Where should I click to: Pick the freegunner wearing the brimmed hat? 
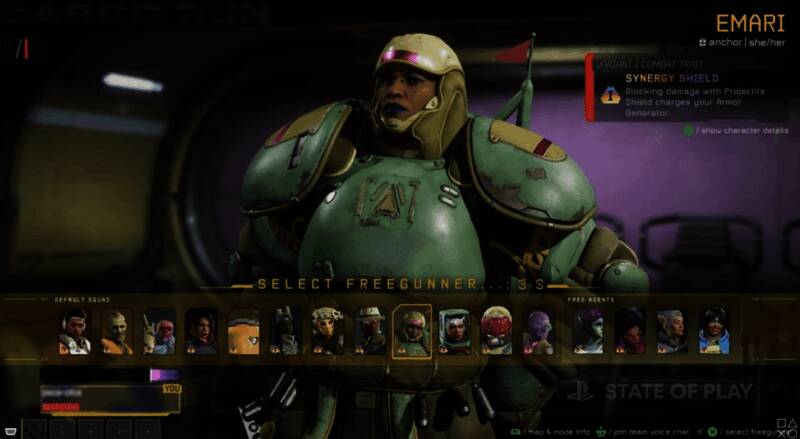[x=370, y=331]
